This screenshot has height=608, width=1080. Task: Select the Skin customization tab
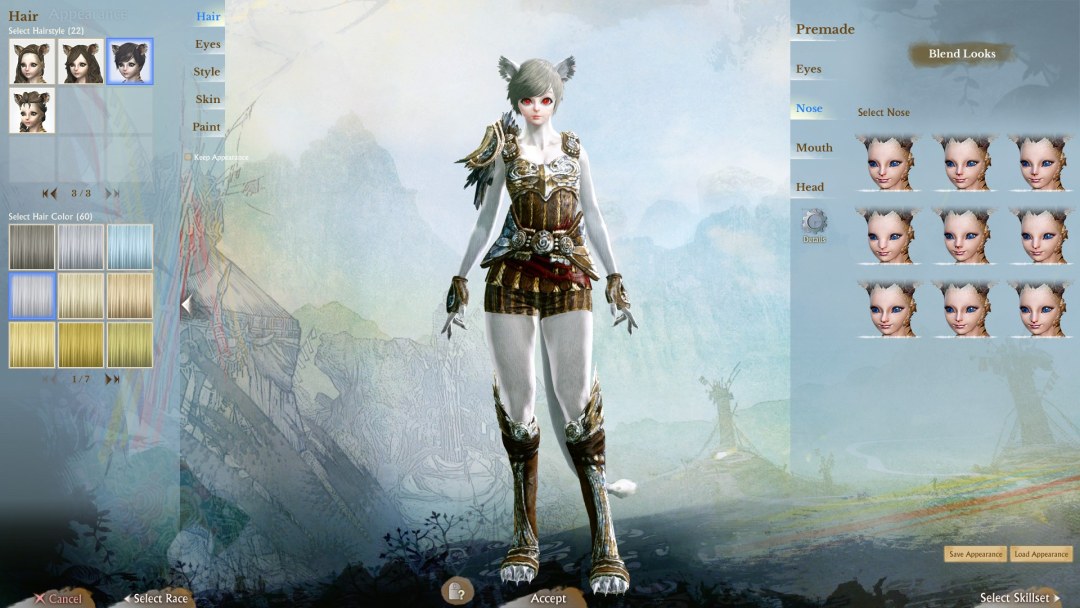[x=208, y=99]
